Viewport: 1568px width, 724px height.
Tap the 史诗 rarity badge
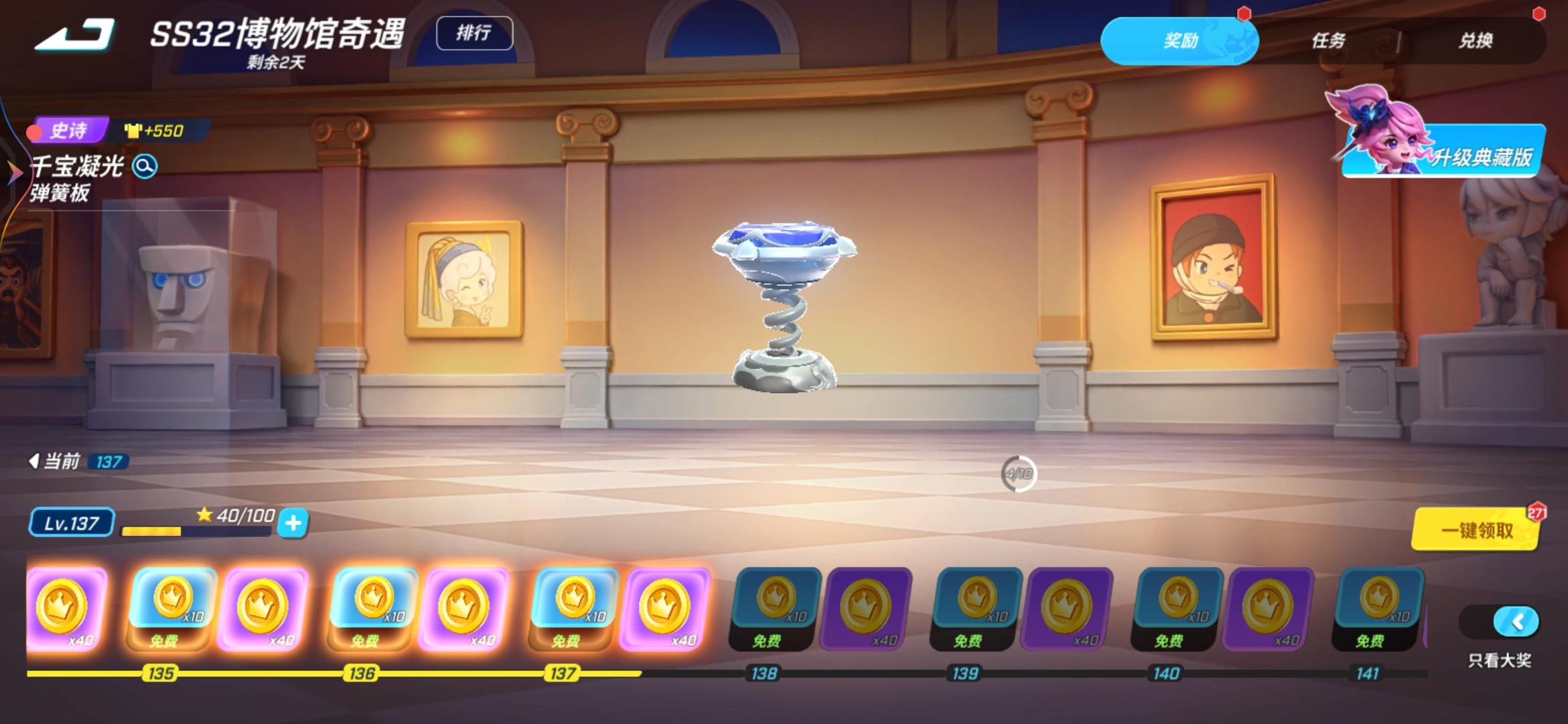(69, 131)
